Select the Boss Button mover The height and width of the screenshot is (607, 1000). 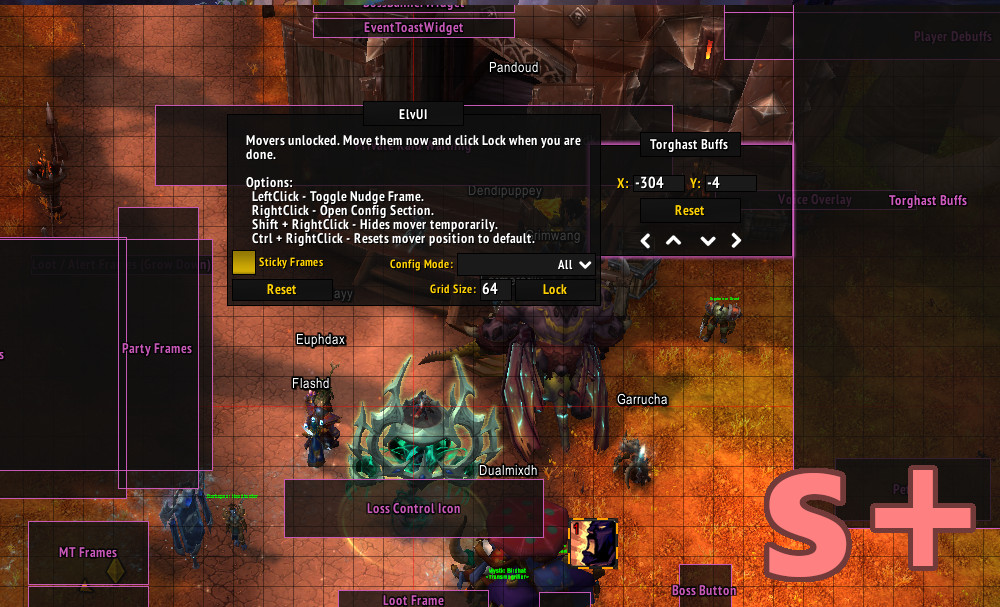[x=704, y=591]
